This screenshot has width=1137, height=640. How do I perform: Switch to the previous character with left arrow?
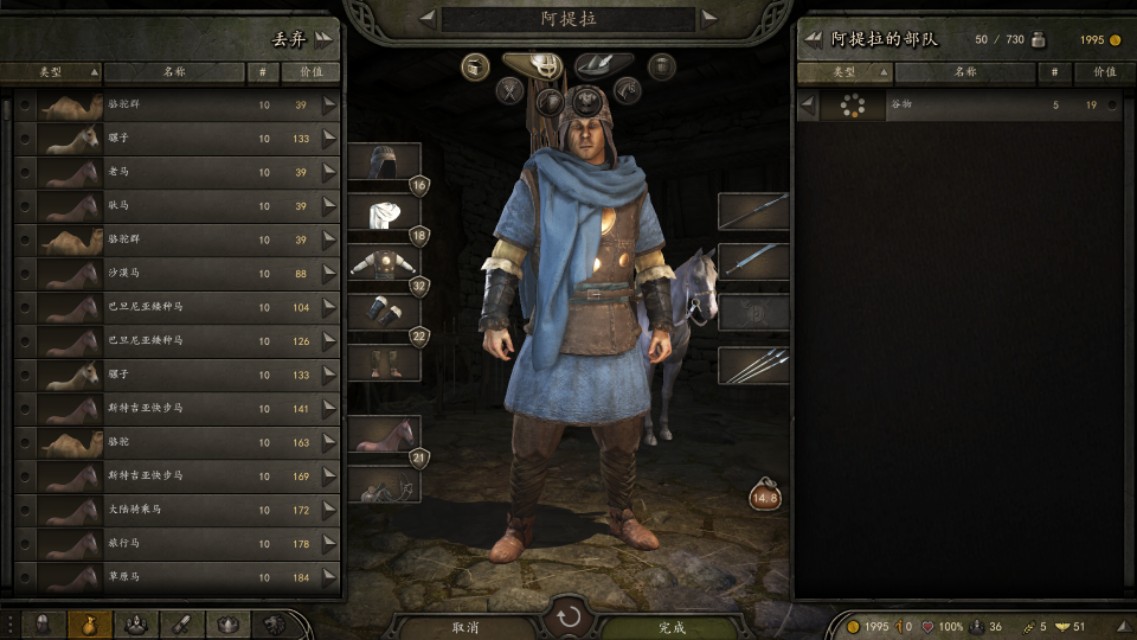427,18
